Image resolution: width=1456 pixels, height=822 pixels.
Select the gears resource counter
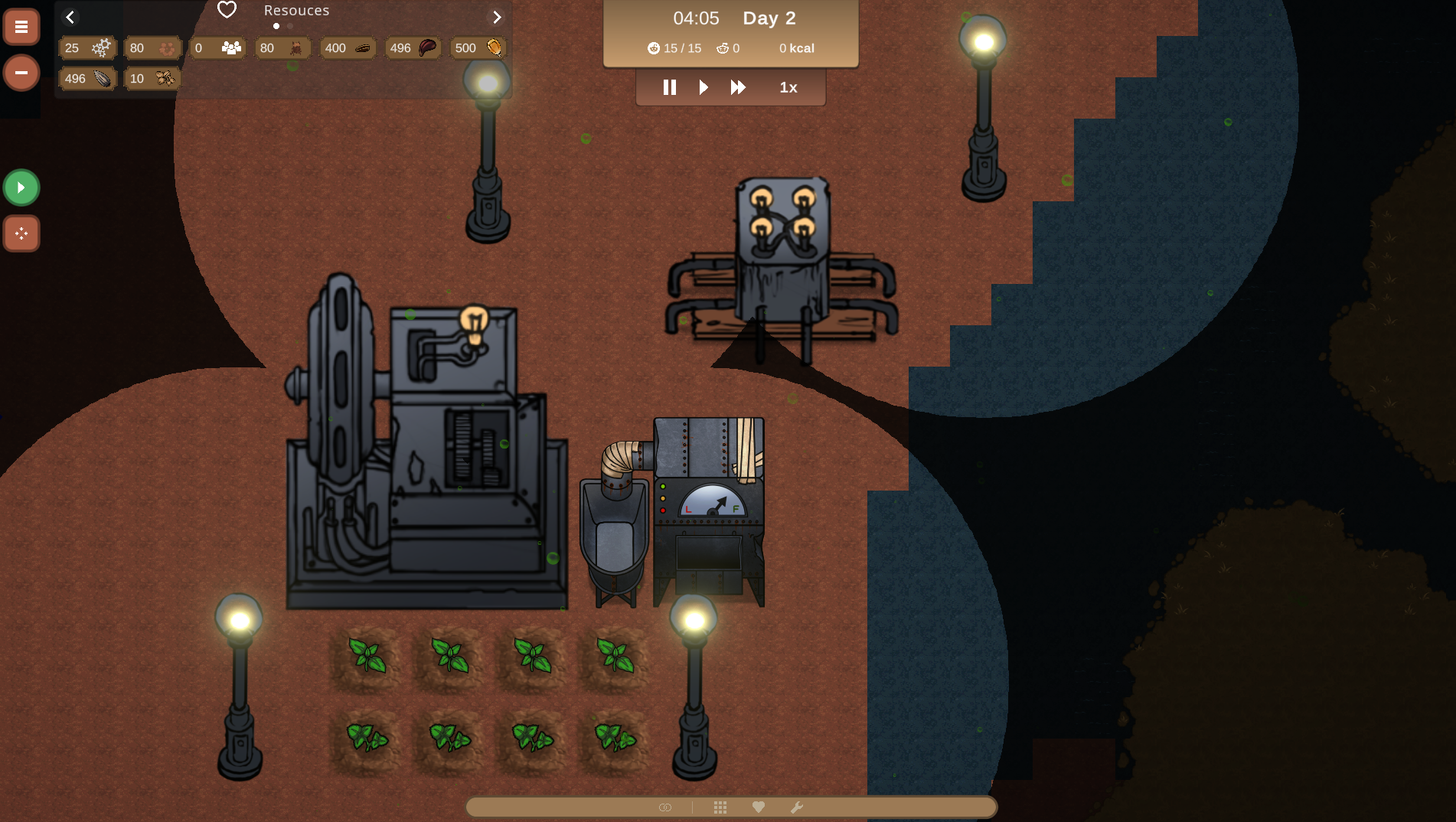coord(87,48)
